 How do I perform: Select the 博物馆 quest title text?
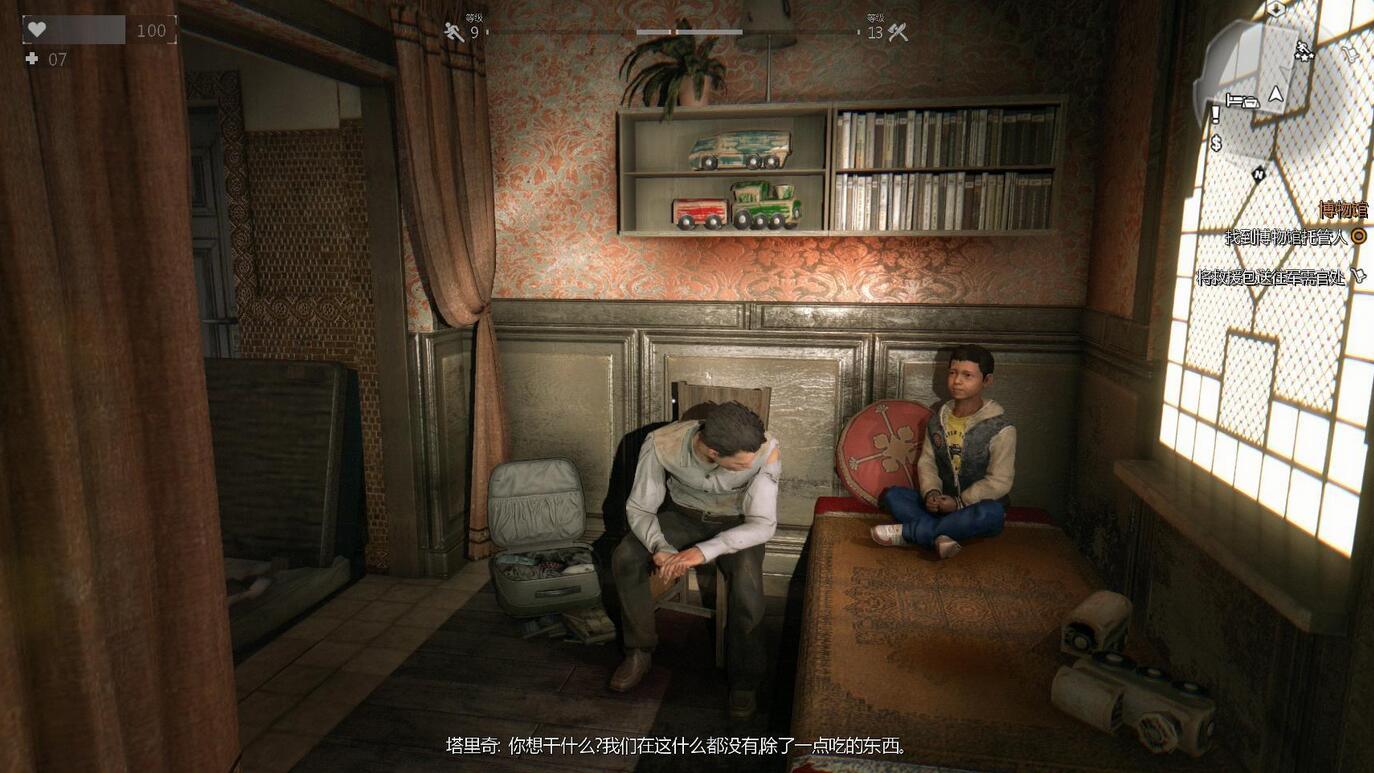1343,210
